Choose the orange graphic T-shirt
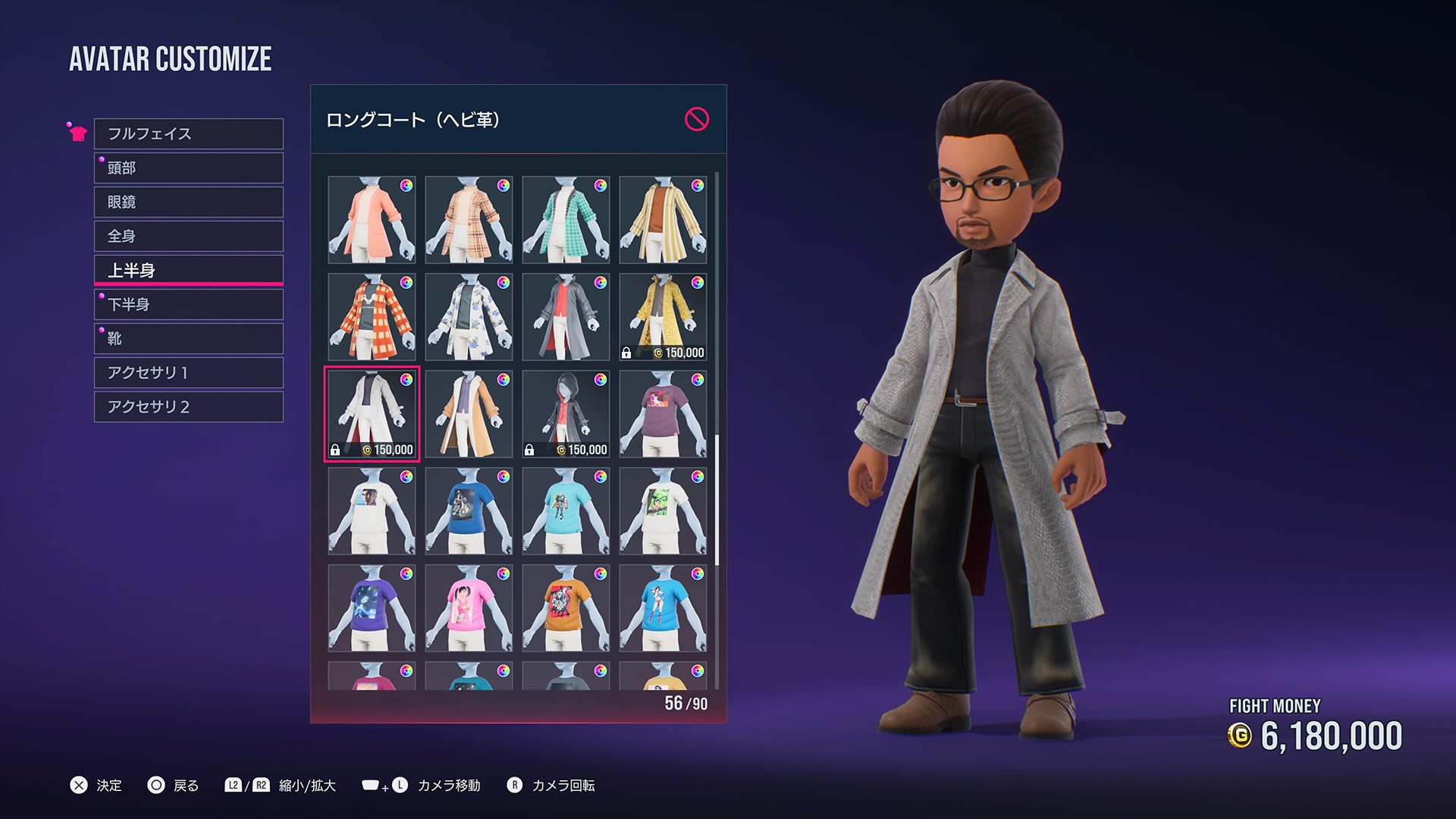 point(566,608)
